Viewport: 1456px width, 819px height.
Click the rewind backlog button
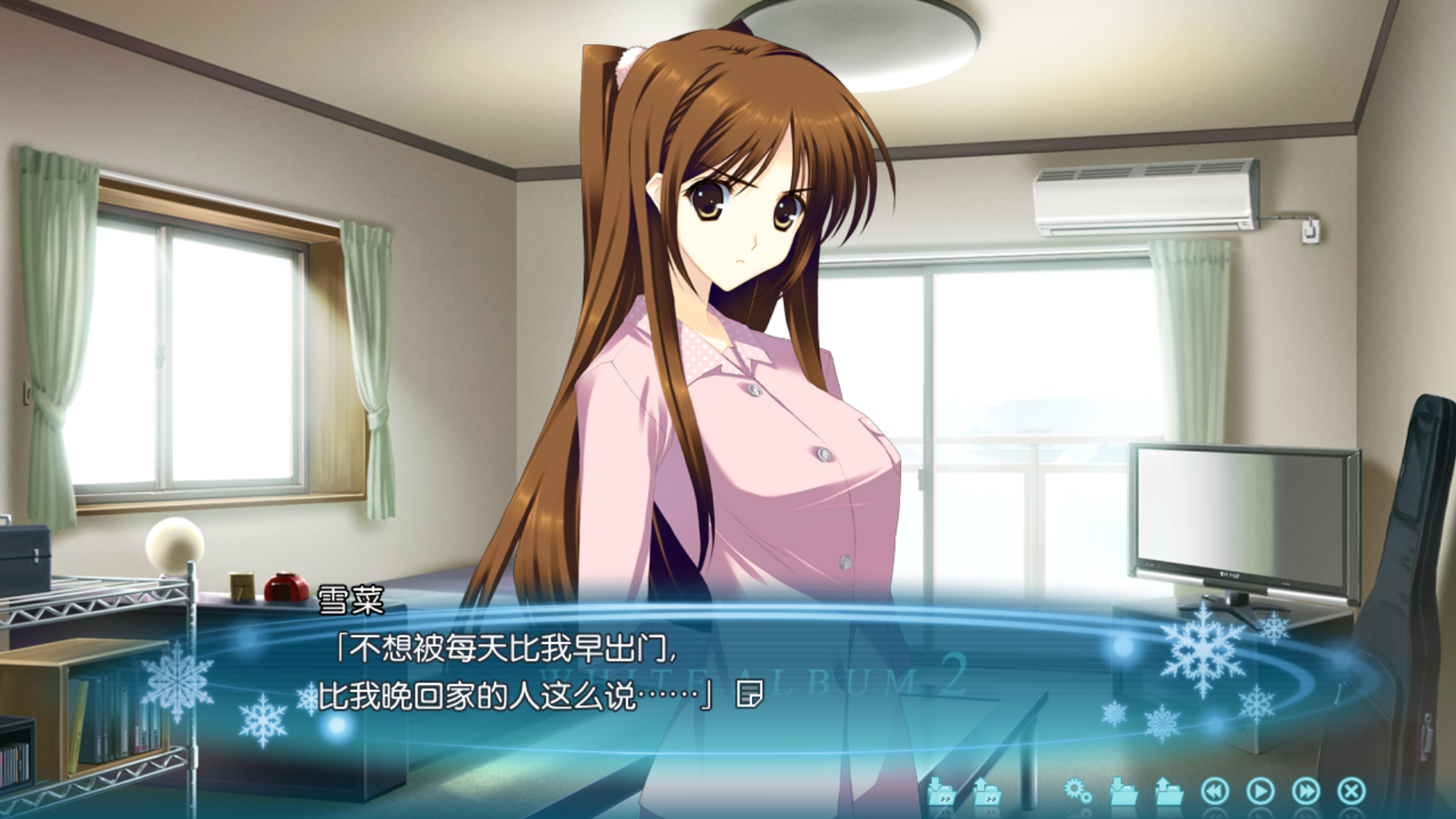coord(1215,791)
